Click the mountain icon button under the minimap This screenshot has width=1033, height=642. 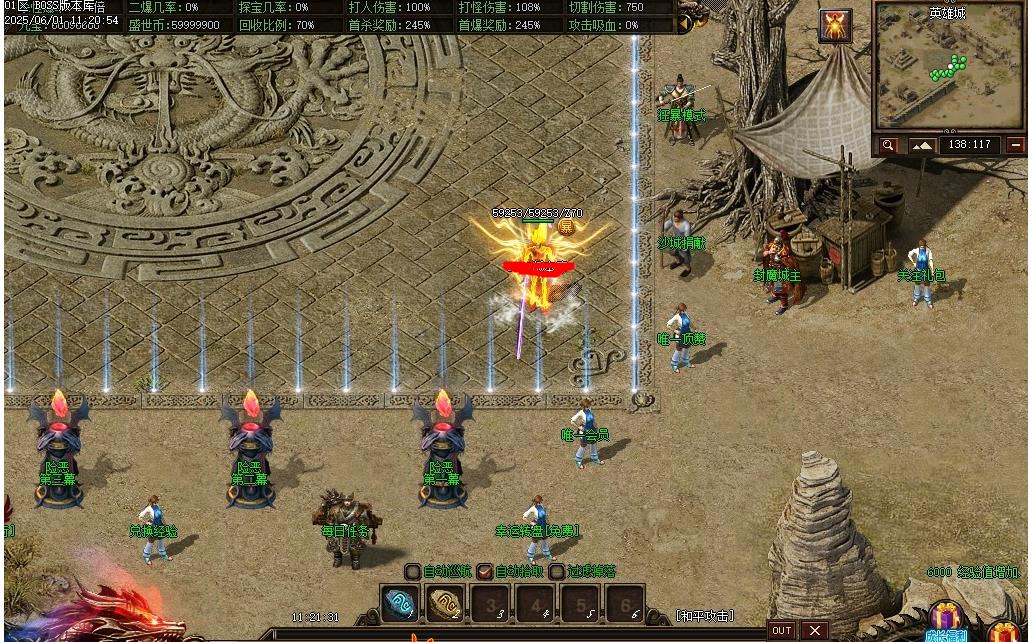(921, 145)
